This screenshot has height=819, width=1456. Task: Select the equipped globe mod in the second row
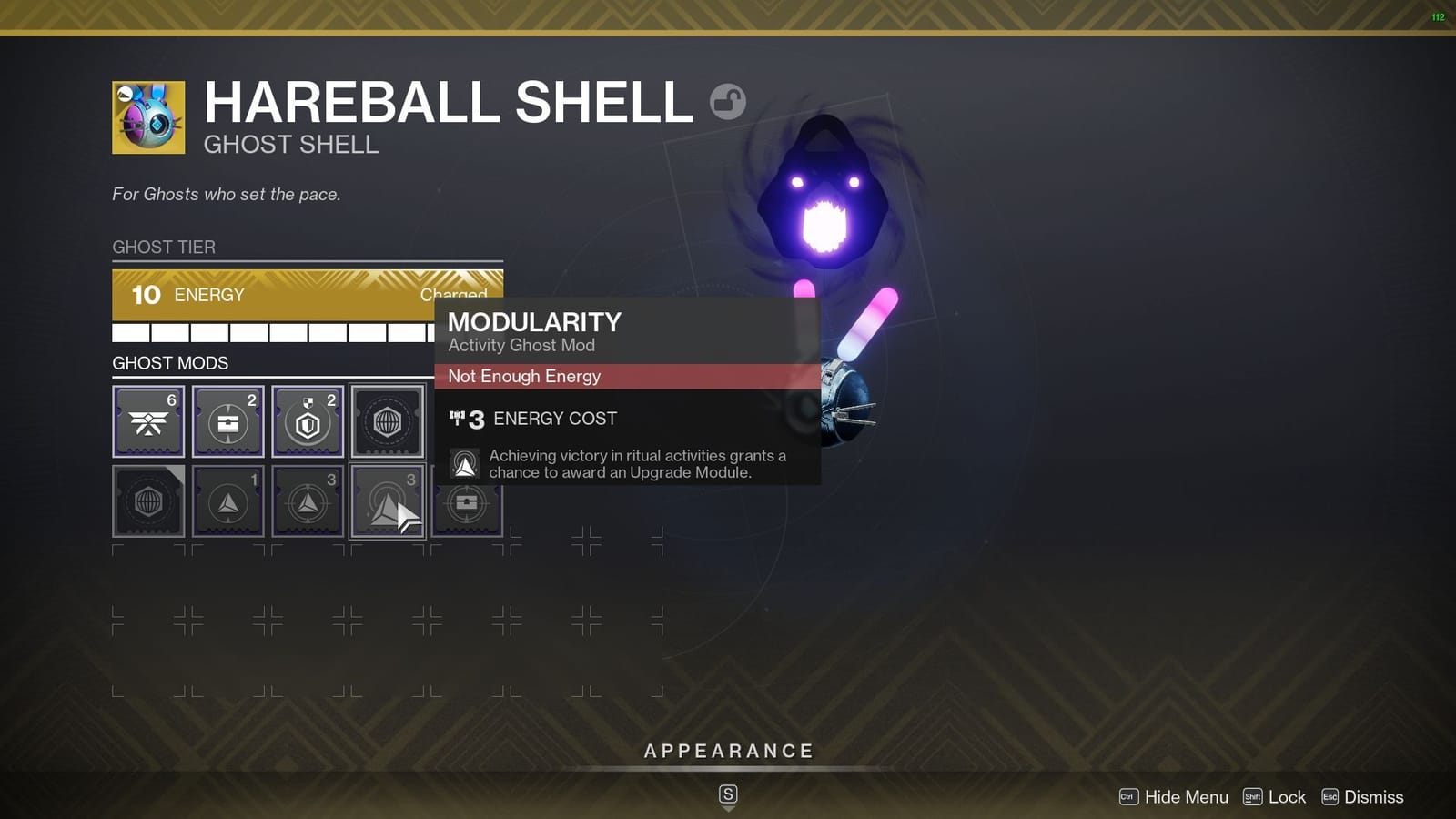point(147,501)
